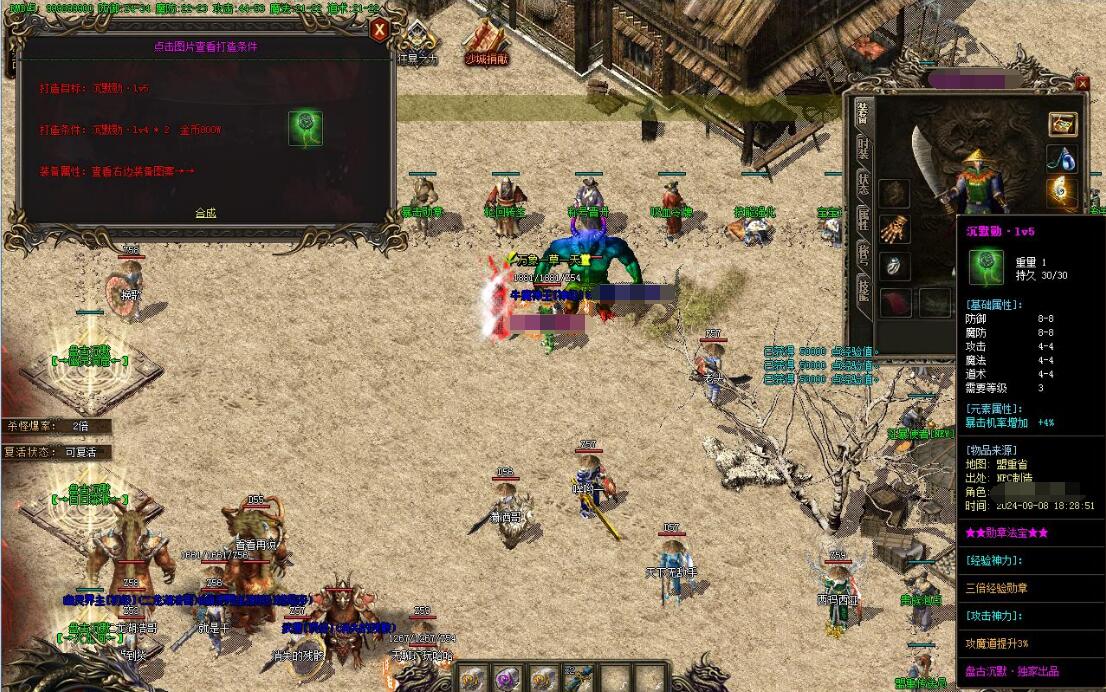Select the golden gloves equipment slot
Image resolution: width=1106 pixels, height=692 pixels.
click(x=895, y=230)
